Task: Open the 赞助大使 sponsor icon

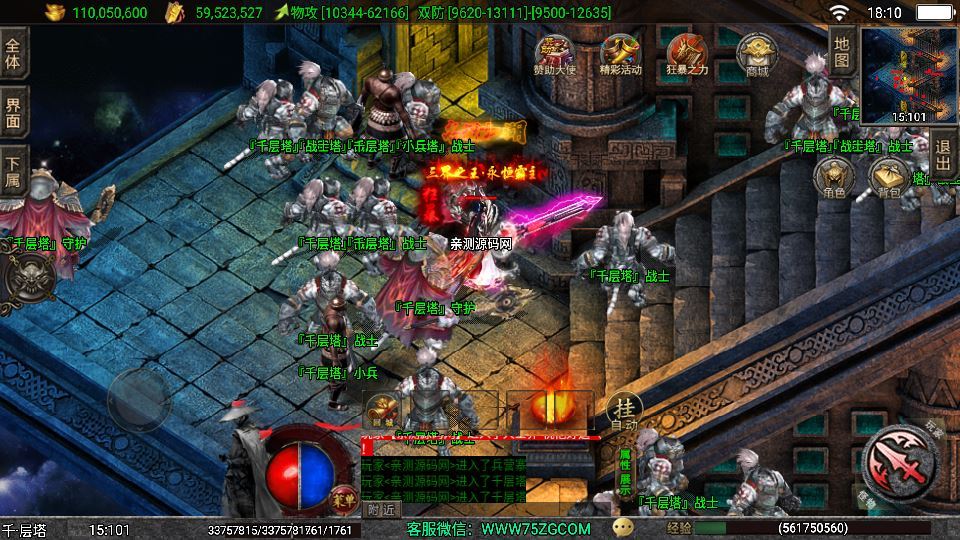Action: (x=553, y=55)
